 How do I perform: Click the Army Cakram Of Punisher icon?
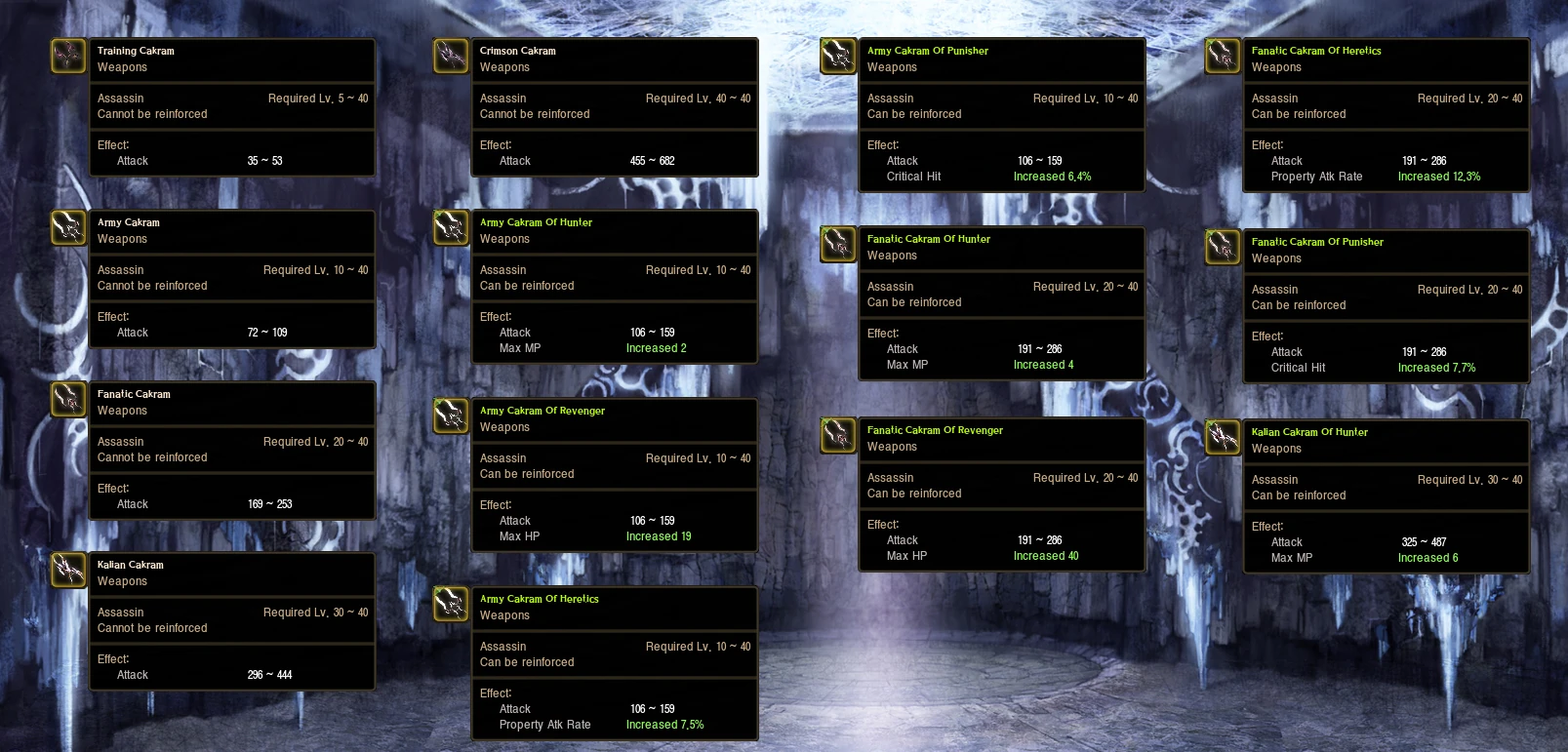pos(836,56)
